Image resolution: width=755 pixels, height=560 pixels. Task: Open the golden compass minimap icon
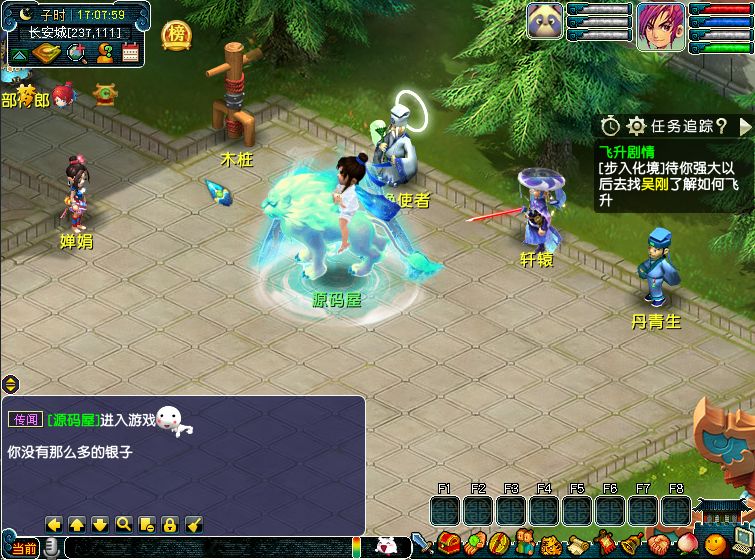[48, 53]
